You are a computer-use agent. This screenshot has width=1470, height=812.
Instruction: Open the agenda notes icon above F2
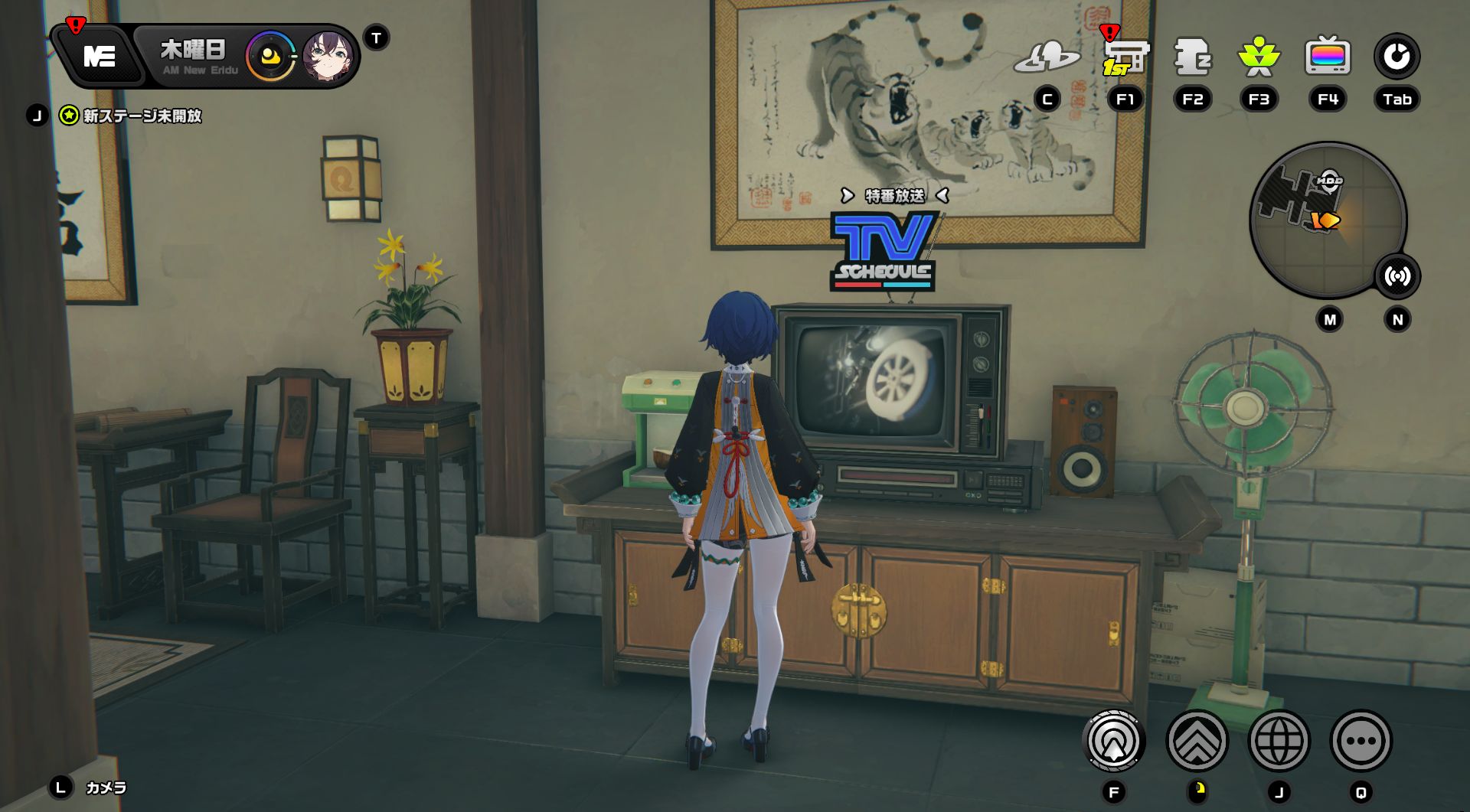point(1193,56)
